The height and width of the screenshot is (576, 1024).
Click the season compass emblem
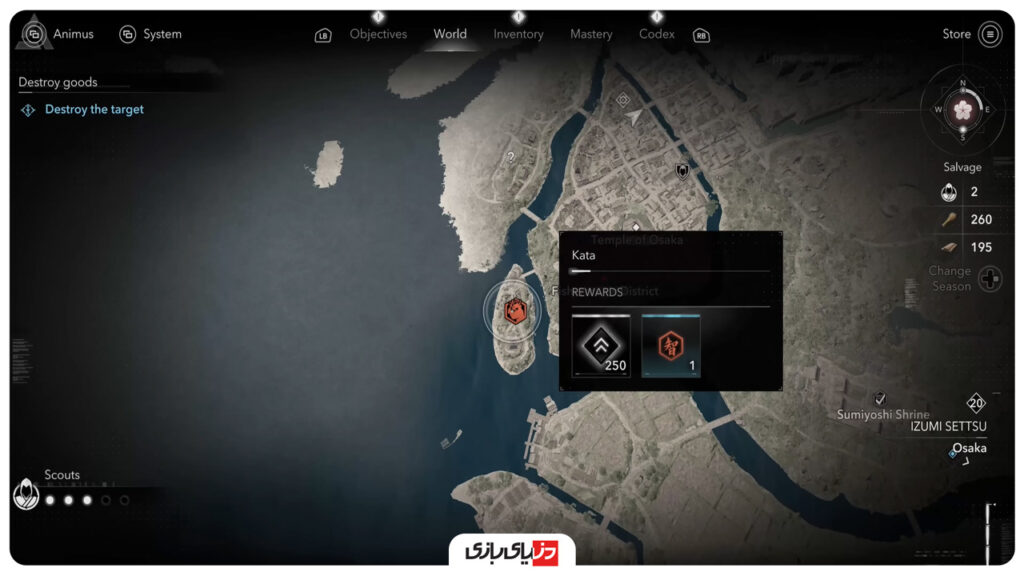point(963,109)
